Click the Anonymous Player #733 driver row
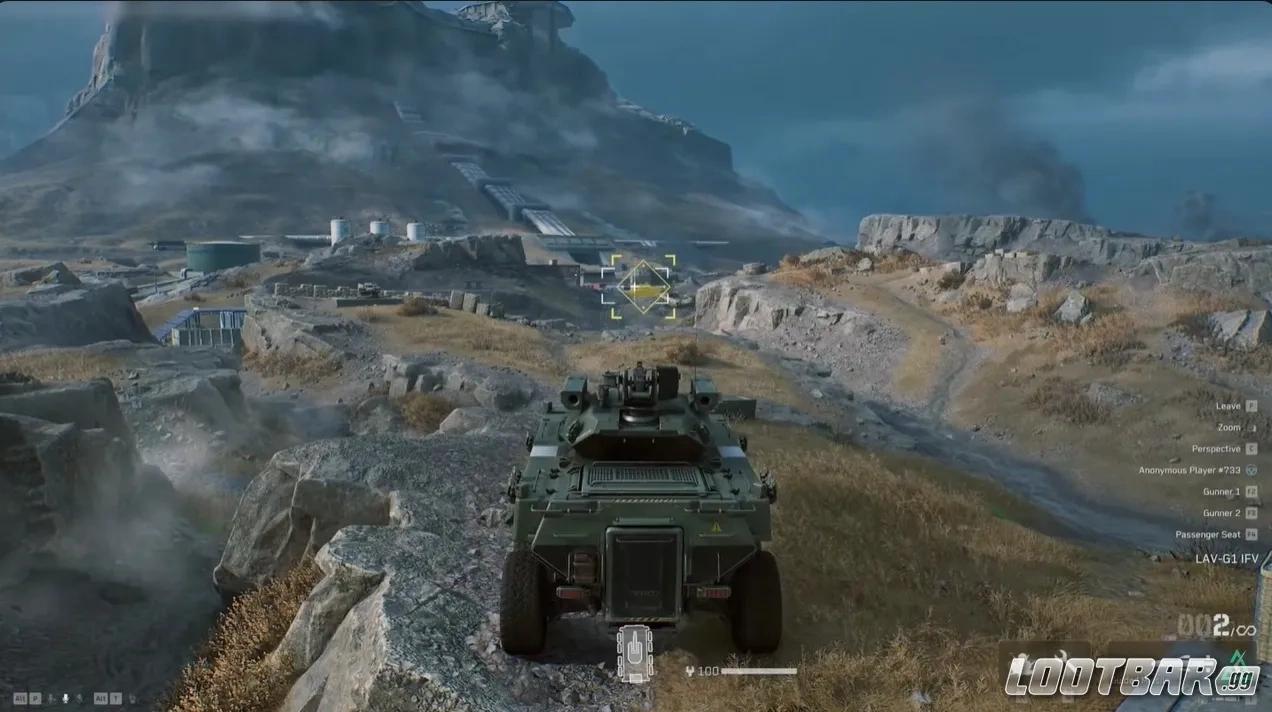Screen dimensions: 1272x712 [x=1189, y=470]
